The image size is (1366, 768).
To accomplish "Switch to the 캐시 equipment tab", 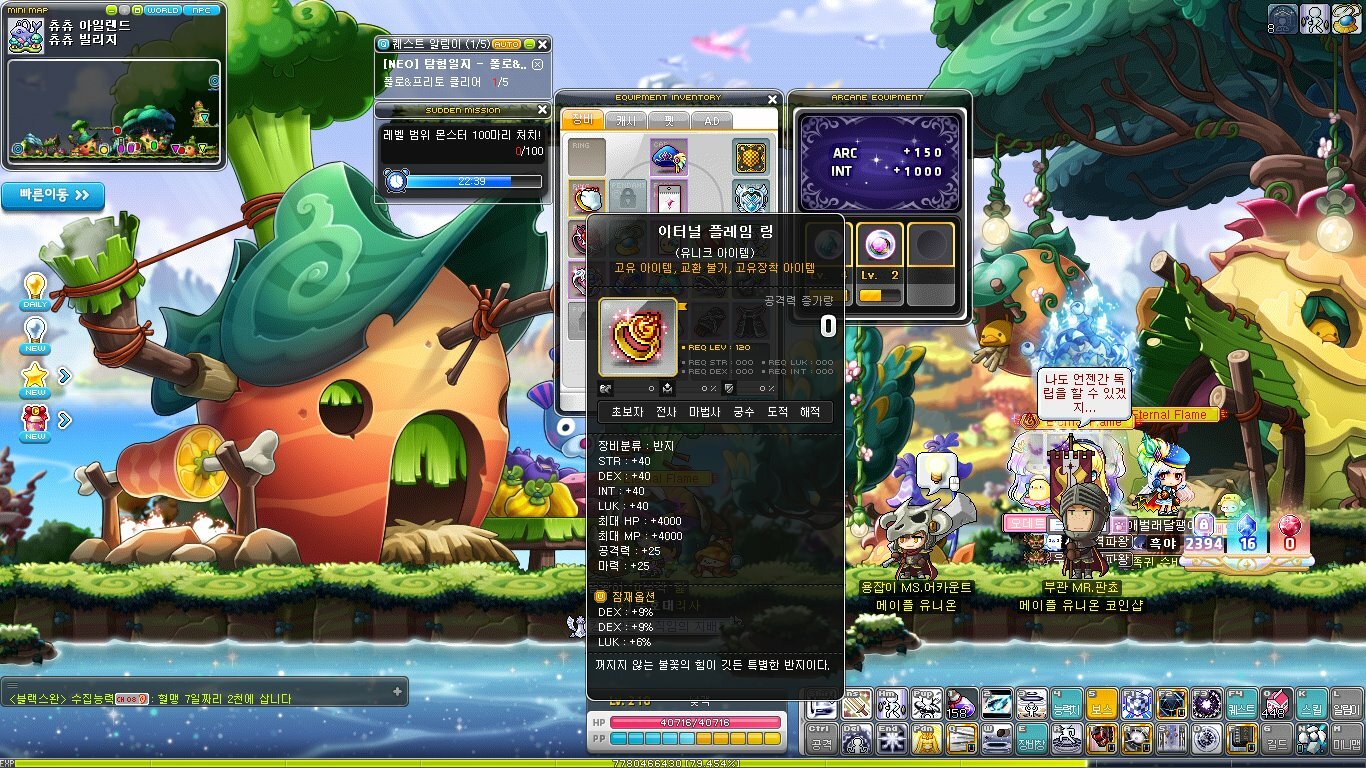I will point(624,120).
